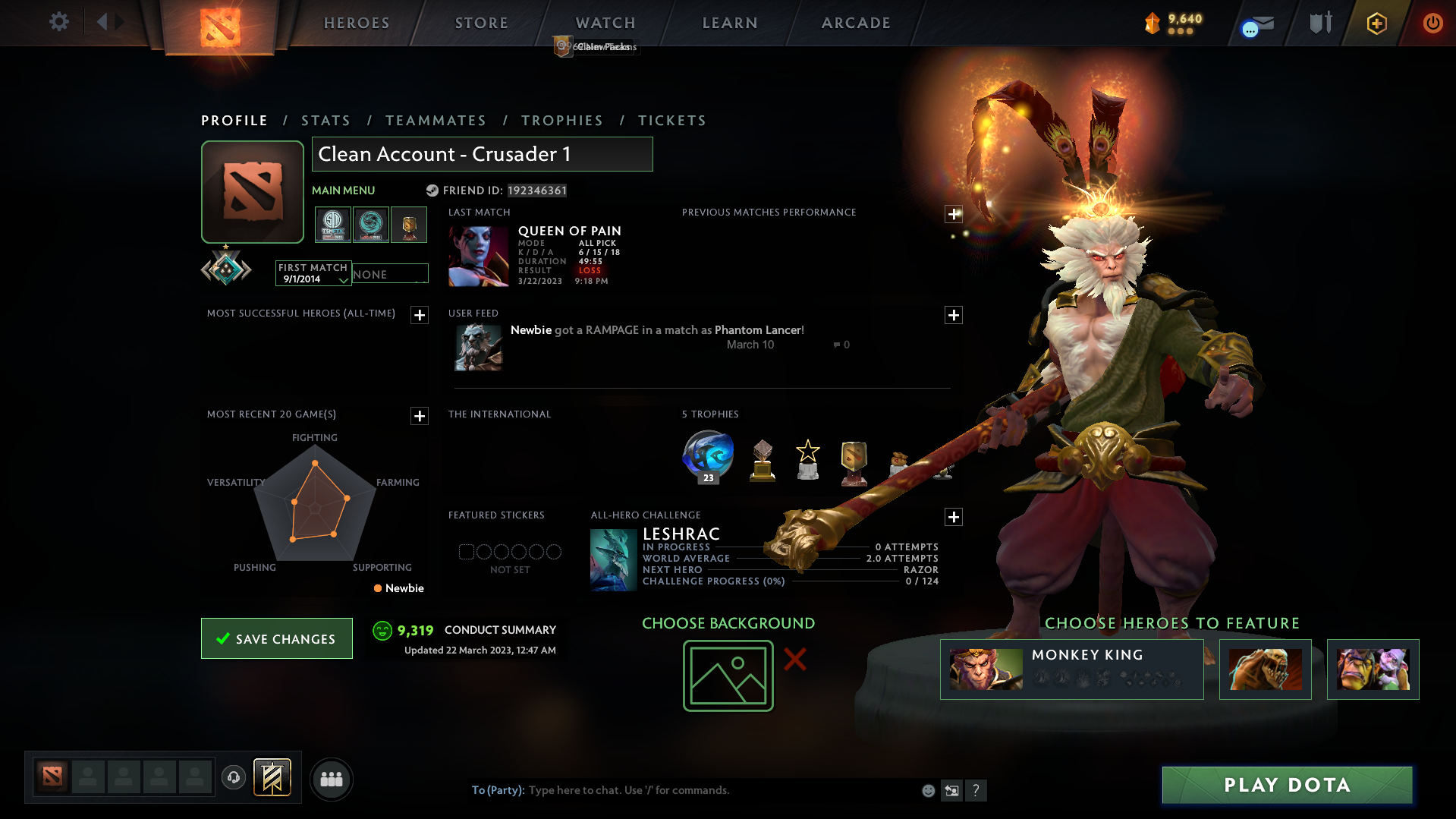Toggle voice chat with the headset icon
Image resolution: width=1456 pixels, height=819 pixels.
pos(234,778)
